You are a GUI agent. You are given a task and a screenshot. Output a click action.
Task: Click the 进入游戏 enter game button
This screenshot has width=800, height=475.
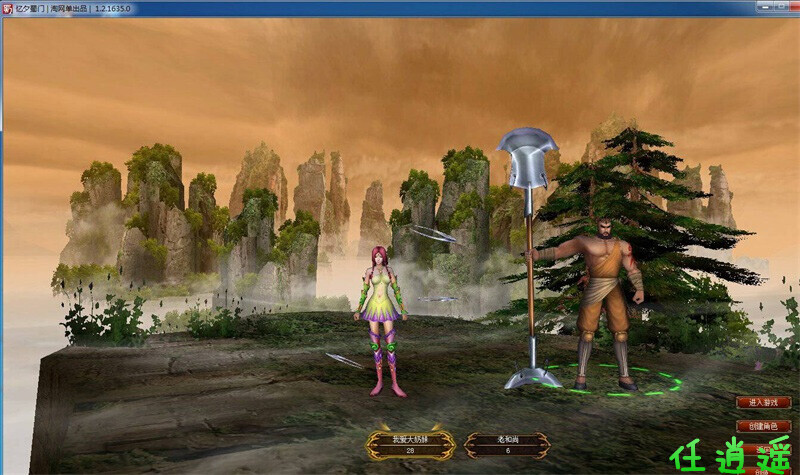[762, 402]
